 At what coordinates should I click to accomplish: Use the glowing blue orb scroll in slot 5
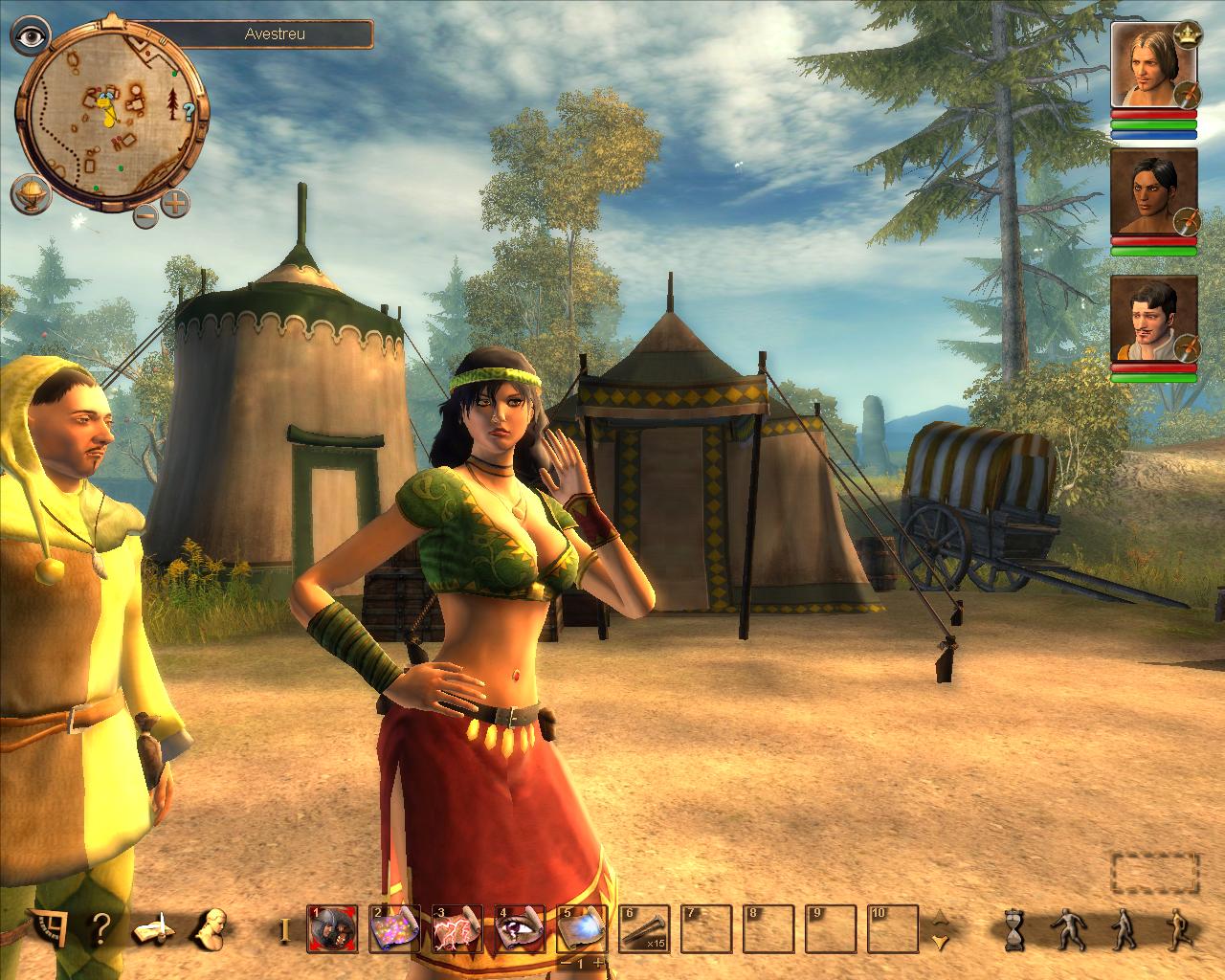tap(582, 928)
